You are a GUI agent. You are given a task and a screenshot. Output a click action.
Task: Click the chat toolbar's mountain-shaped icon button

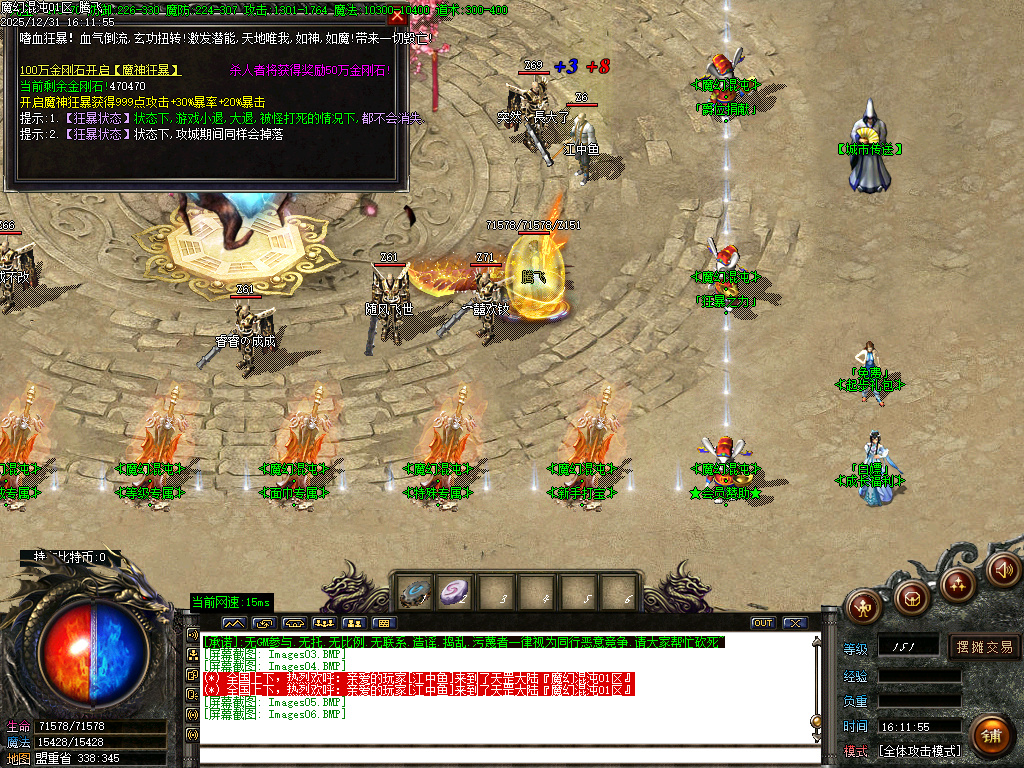click(232, 623)
